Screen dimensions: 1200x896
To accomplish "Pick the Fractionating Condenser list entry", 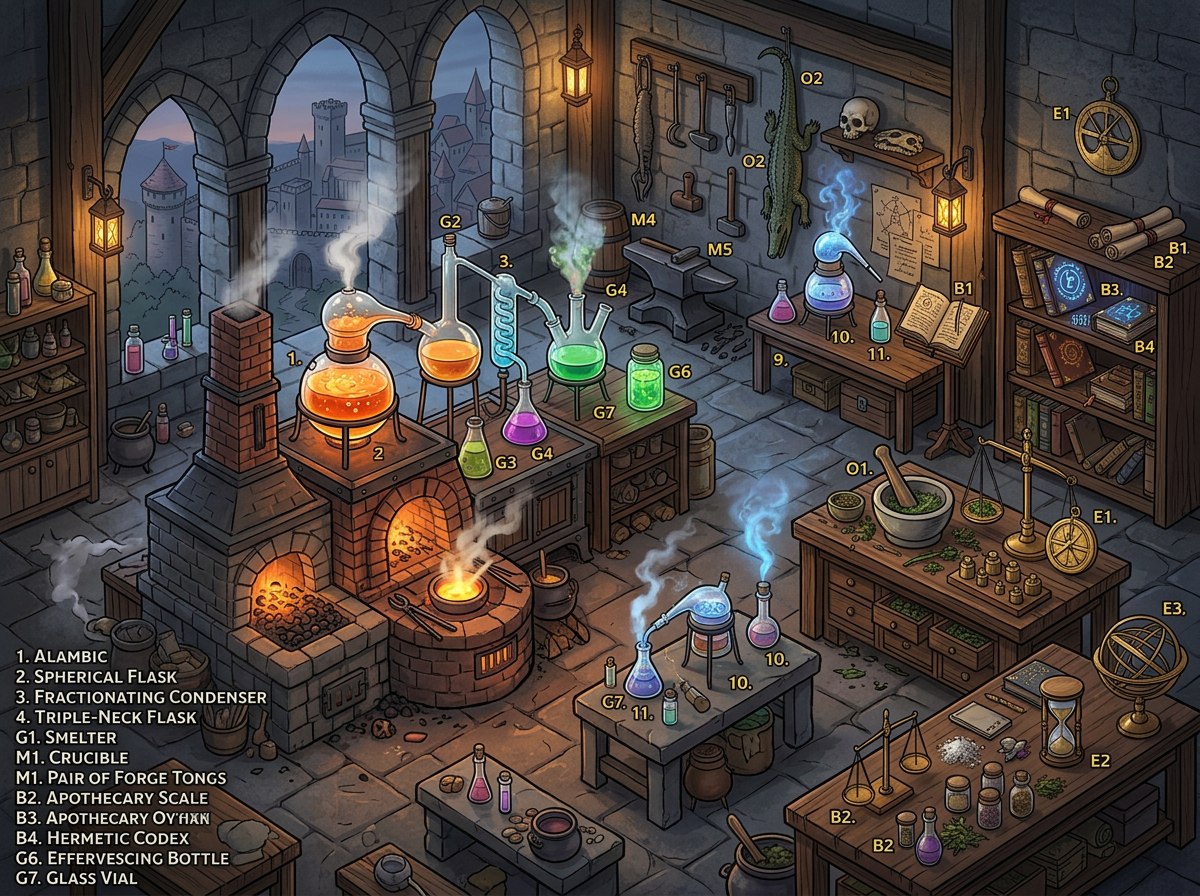I will (142, 696).
